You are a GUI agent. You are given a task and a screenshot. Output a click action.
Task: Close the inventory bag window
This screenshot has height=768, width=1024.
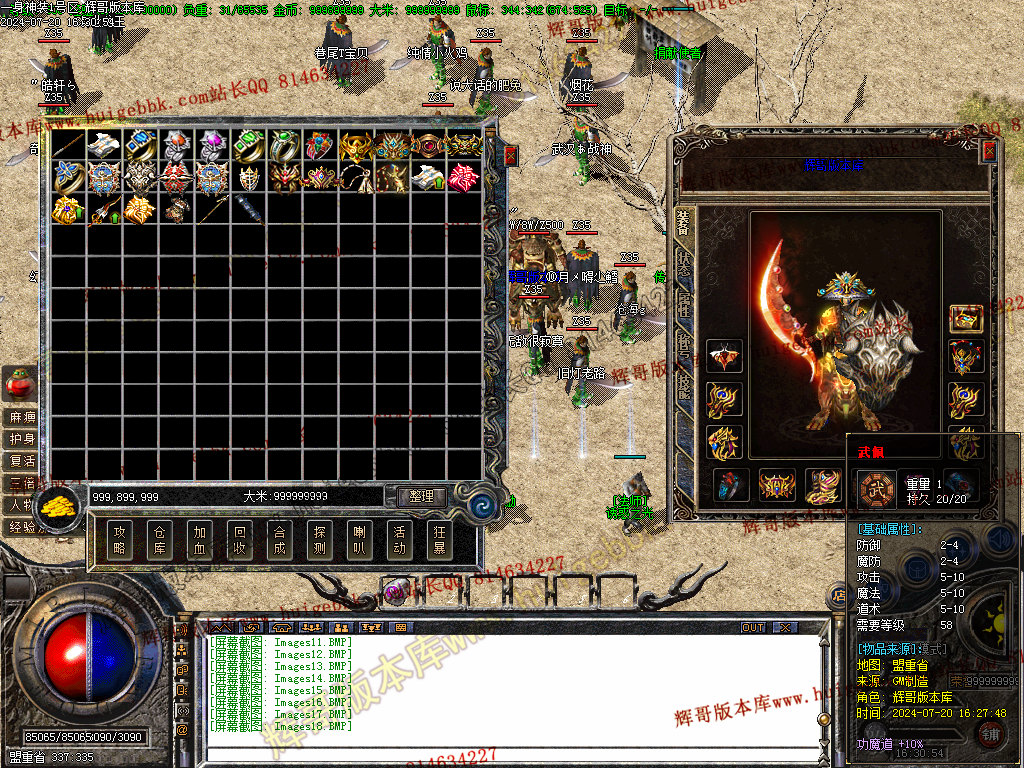coord(510,156)
